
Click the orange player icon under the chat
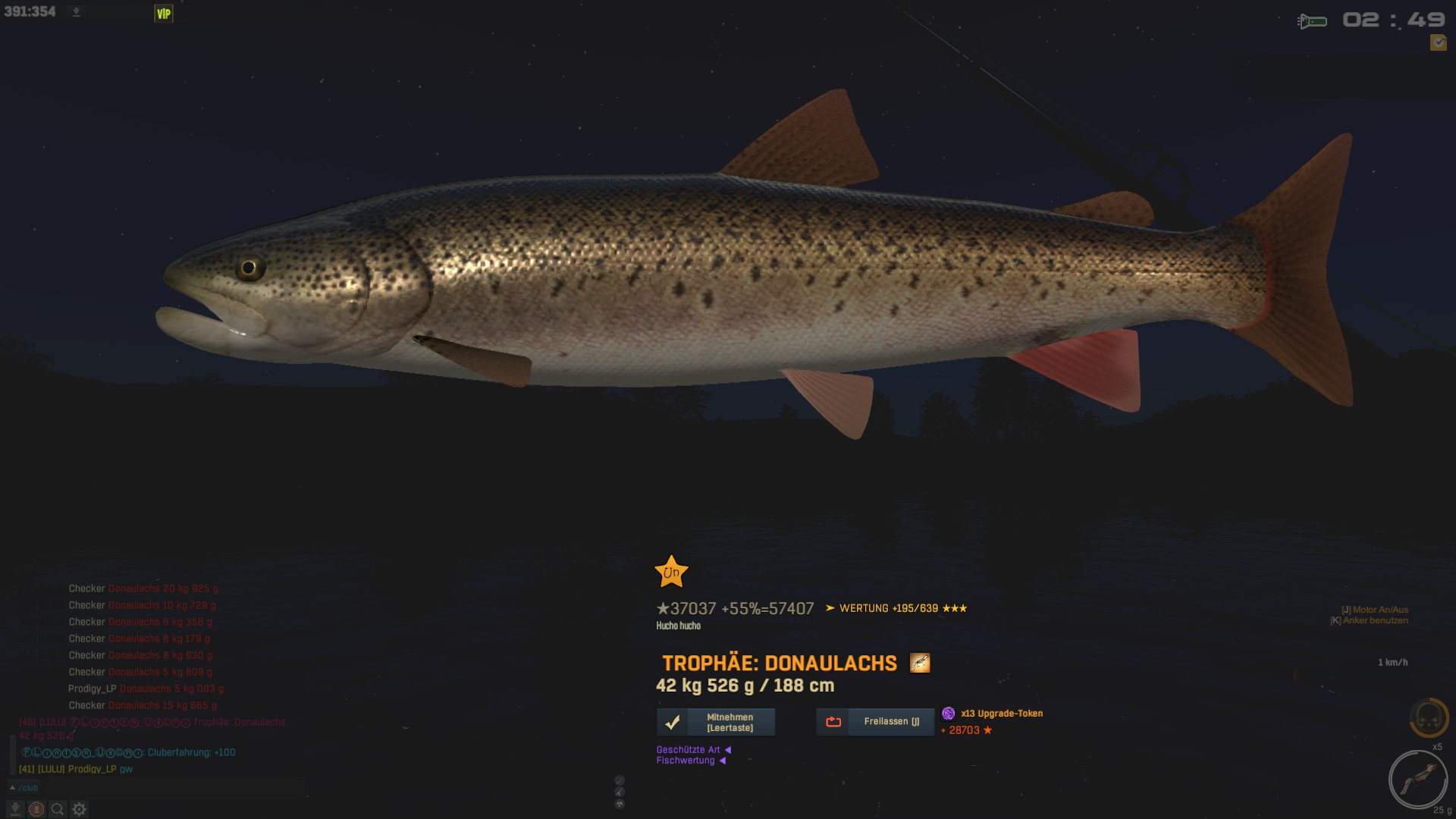click(x=36, y=809)
